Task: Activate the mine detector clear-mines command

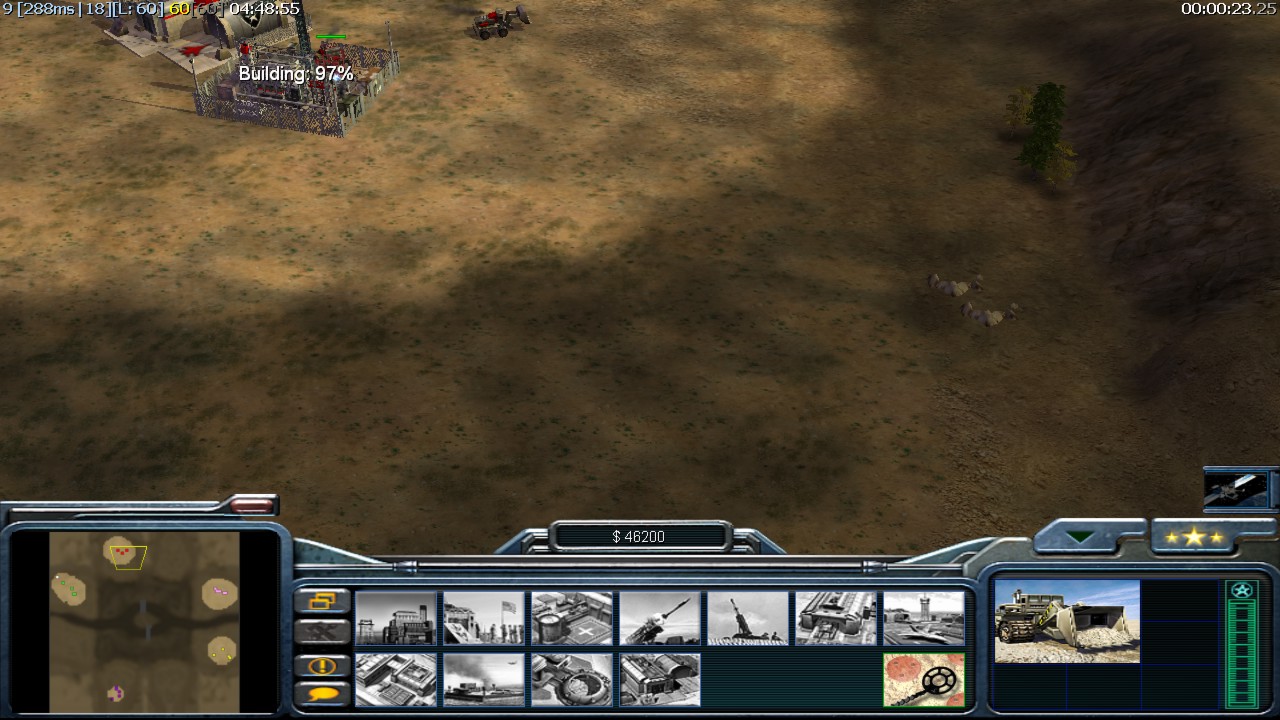Action: (x=924, y=680)
